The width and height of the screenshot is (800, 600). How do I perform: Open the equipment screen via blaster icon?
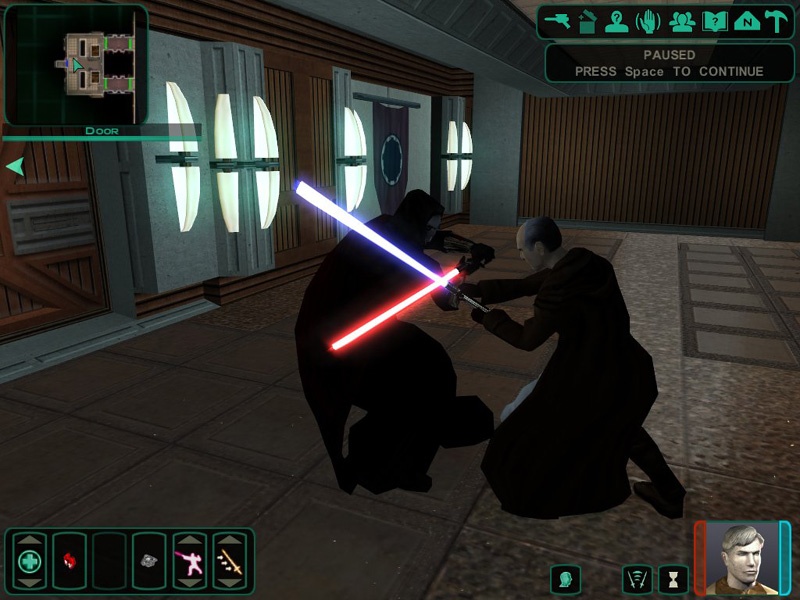(559, 20)
